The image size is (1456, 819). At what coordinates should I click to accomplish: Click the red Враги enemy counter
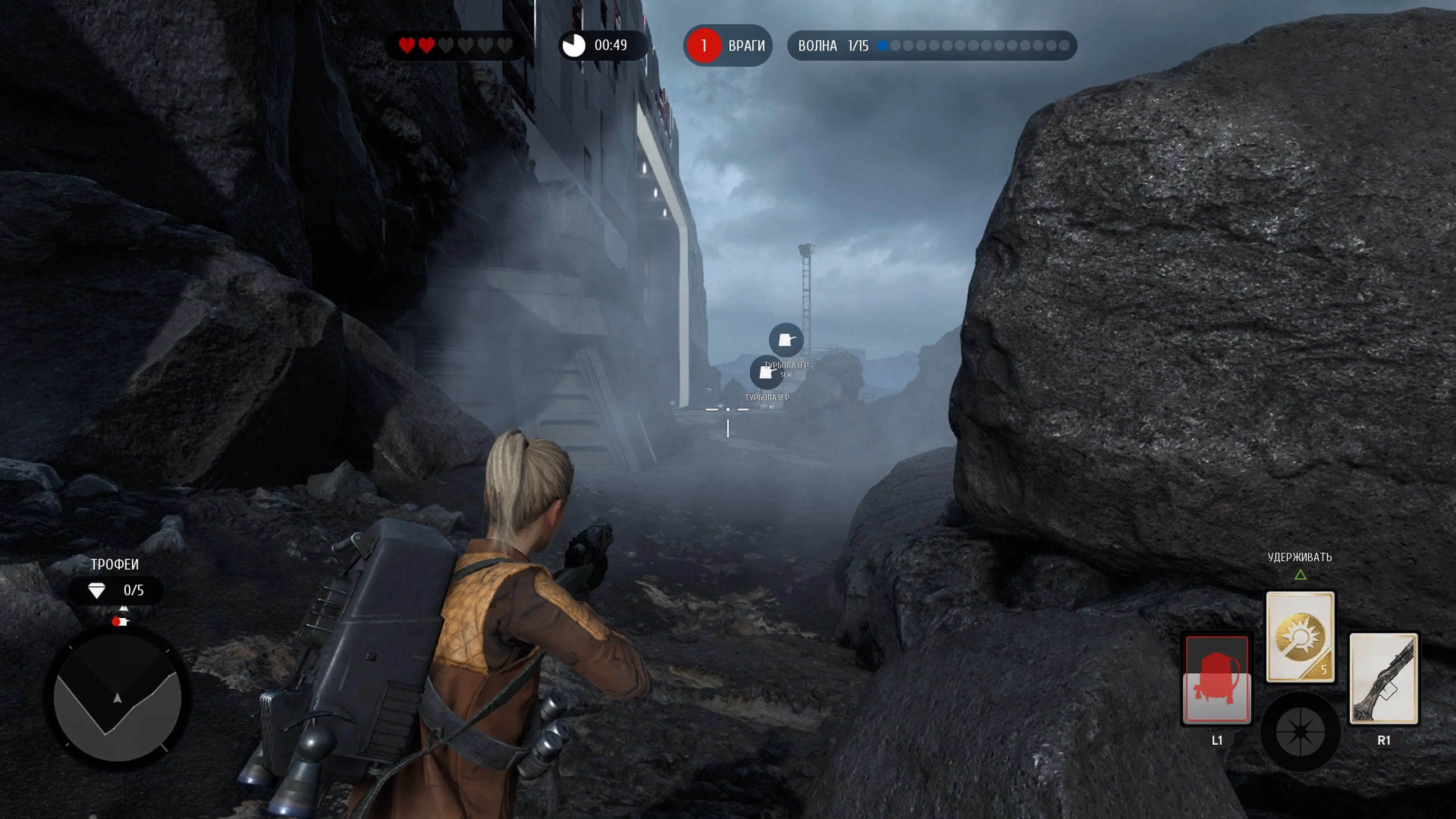point(728,46)
